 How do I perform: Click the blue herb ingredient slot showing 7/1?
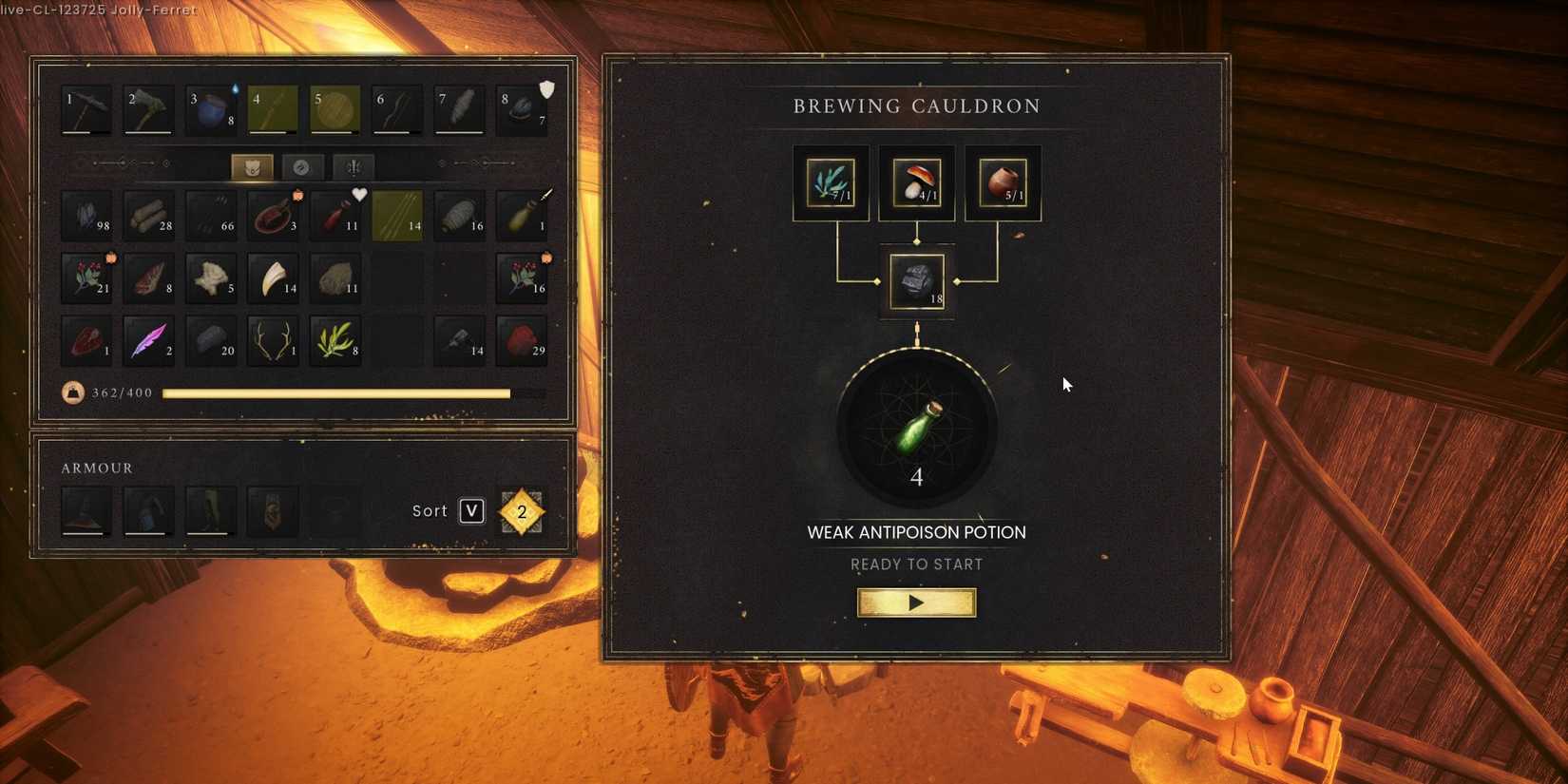(830, 182)
